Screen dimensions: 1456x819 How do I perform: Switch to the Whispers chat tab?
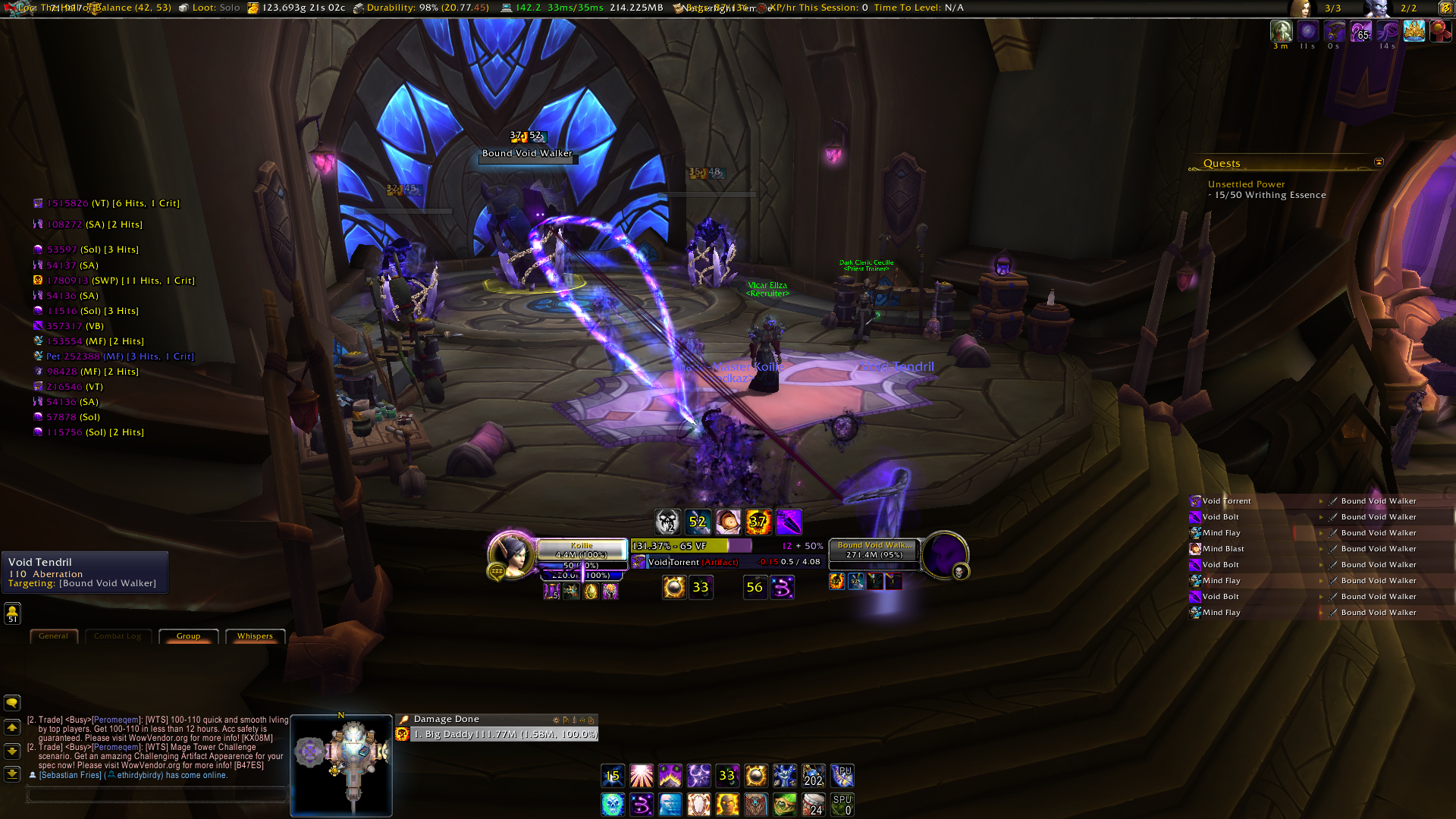pos(255,636)
